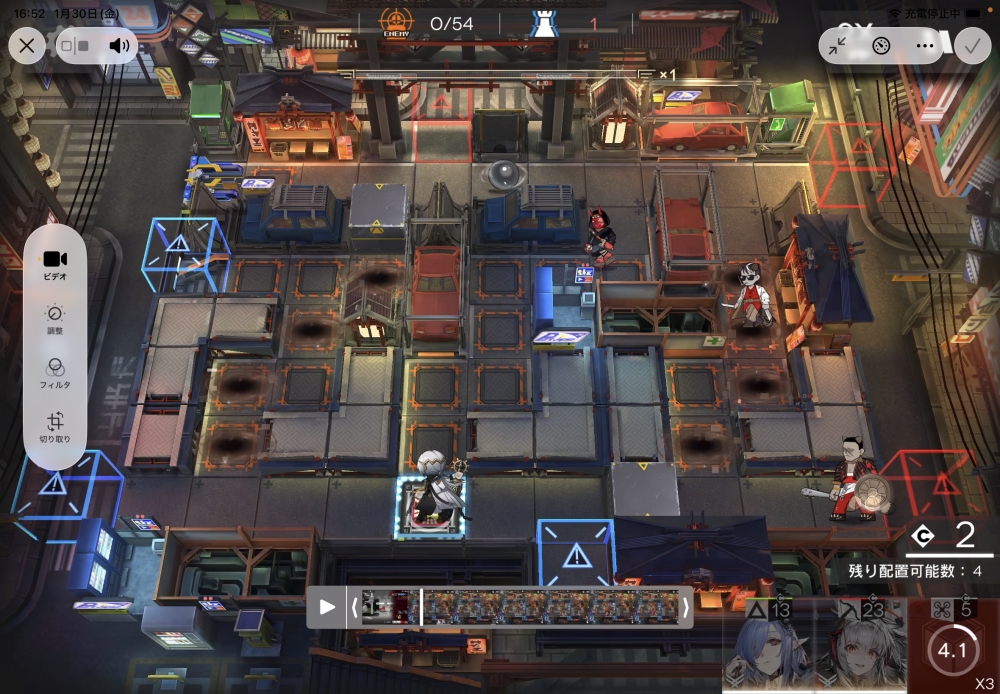Choose the 切り取り crop tool

pyautogui.click(x=55, y=428)
